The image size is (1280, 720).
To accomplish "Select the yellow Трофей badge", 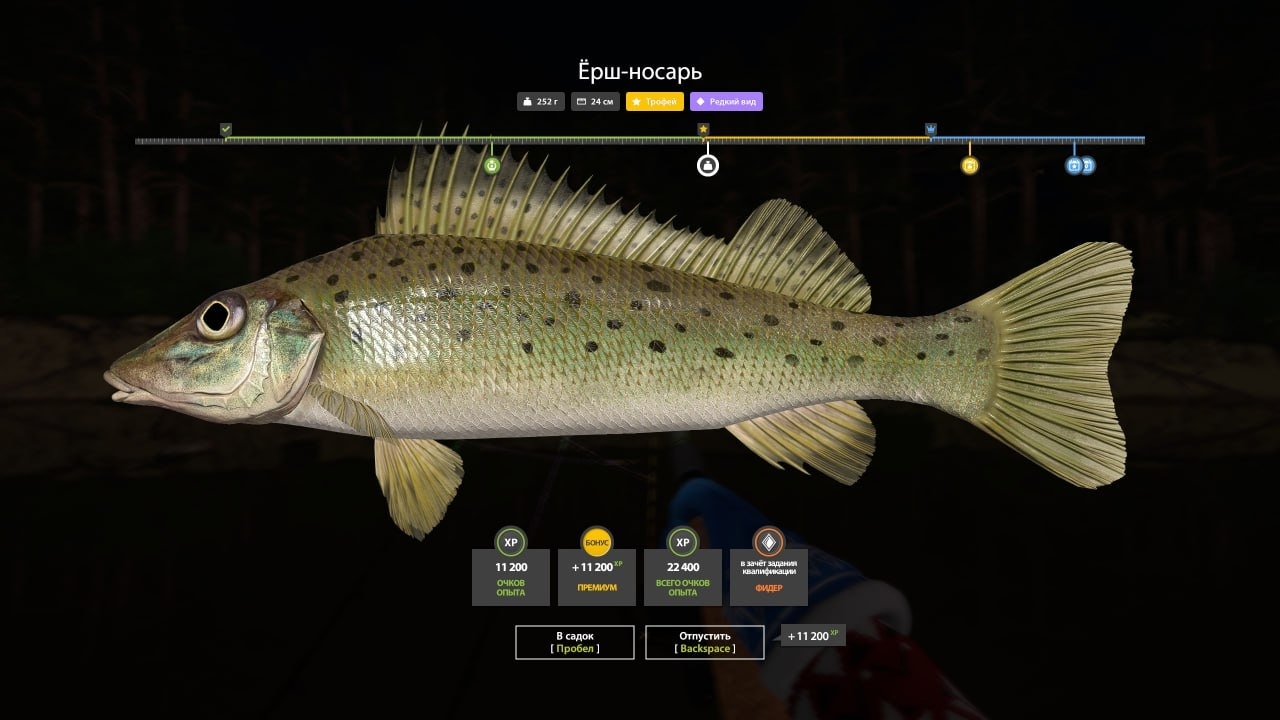I will point(655,101).
